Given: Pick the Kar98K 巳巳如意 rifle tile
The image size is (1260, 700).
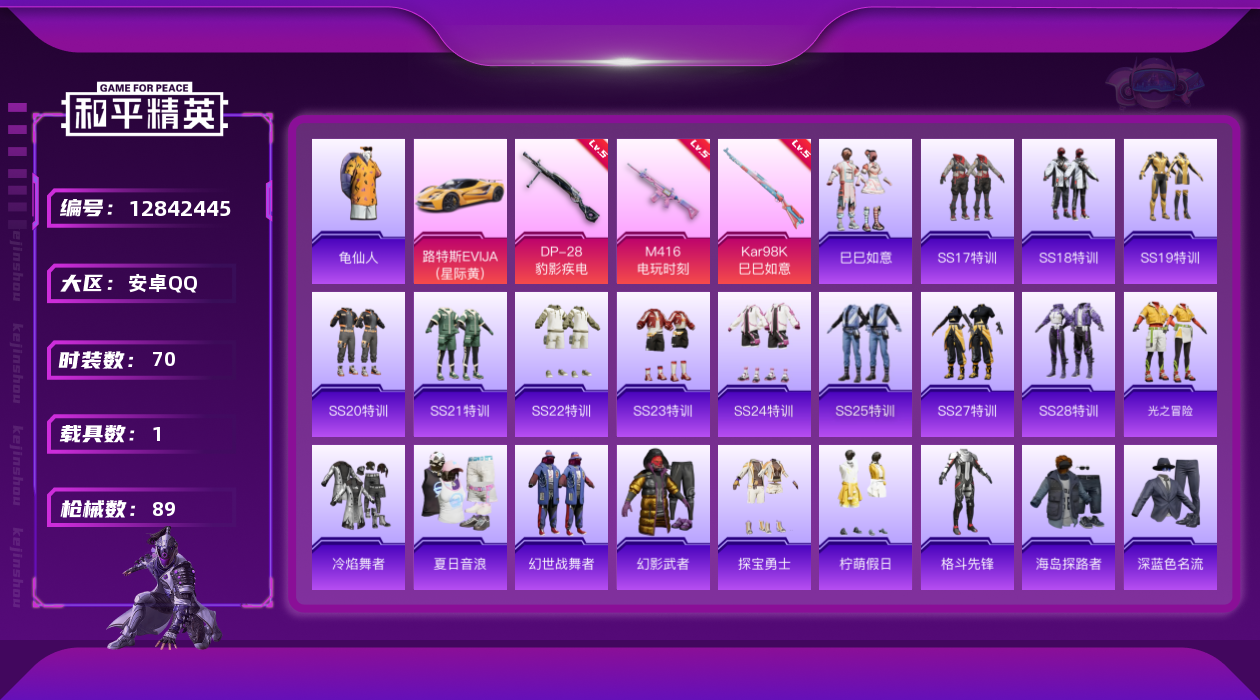Looking at the screenshot, I should 764,210.
